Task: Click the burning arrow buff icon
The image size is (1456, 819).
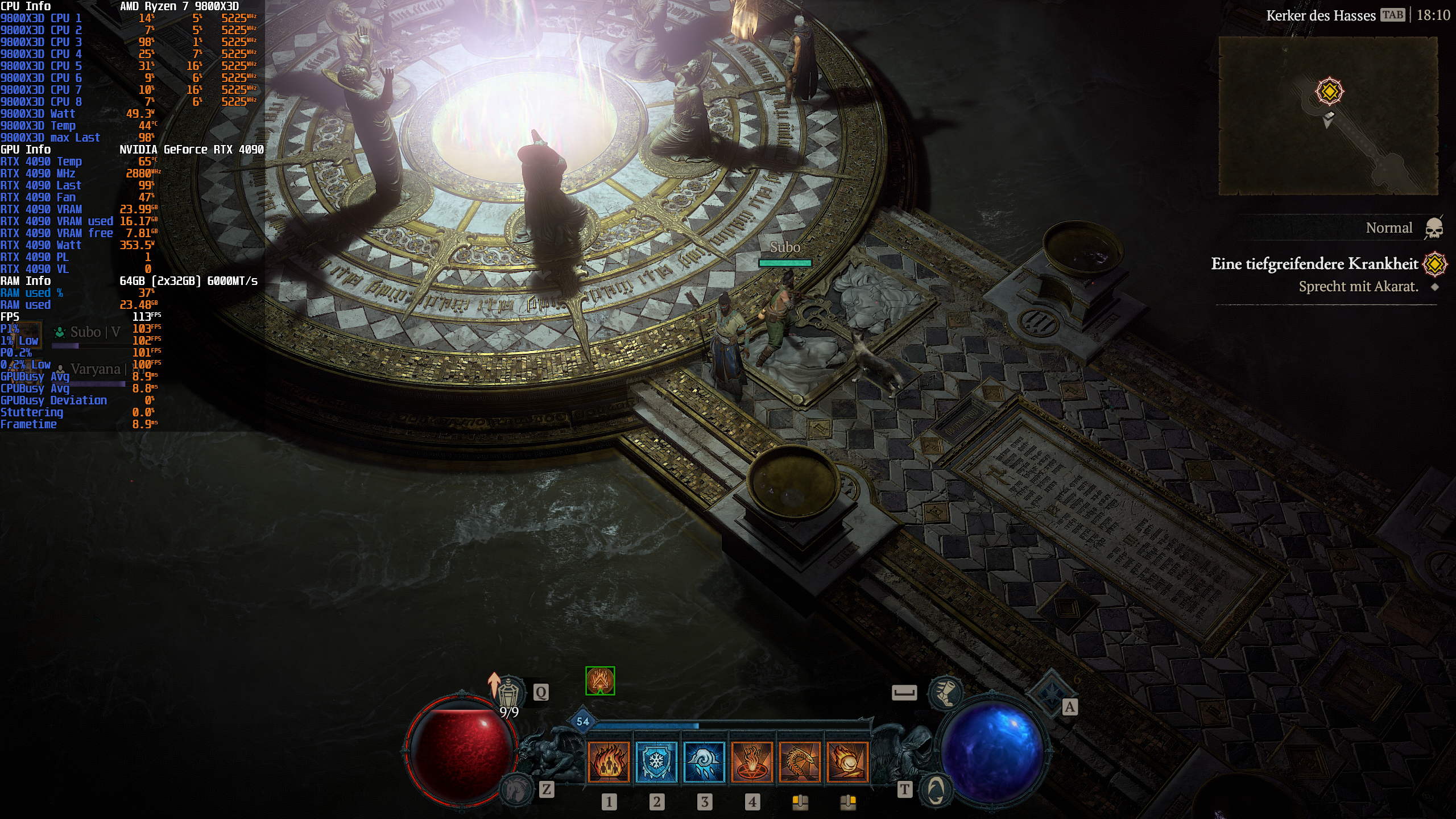Action: pos(600,681)
